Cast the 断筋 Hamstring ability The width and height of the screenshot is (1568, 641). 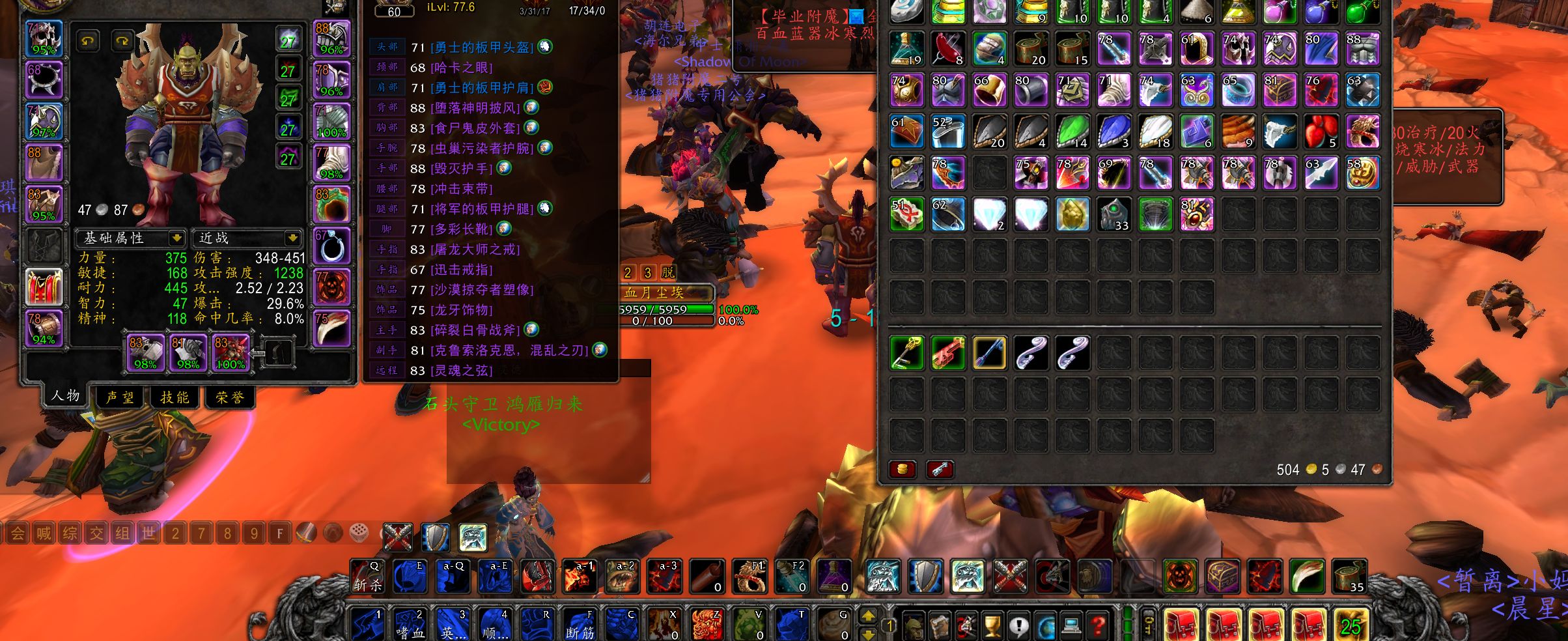point(580,624)
